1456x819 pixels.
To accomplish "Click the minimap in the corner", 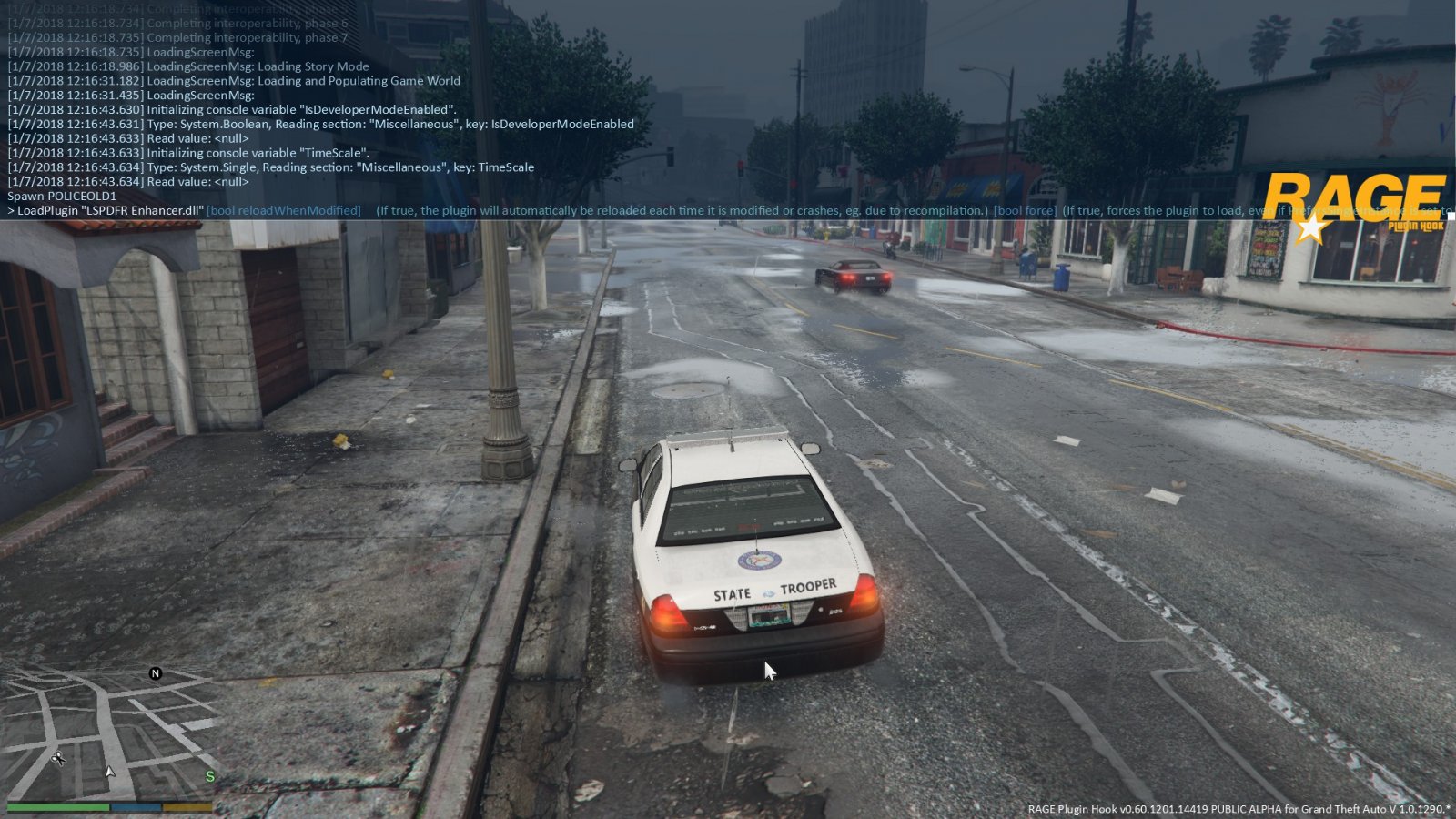I will 109,733.
